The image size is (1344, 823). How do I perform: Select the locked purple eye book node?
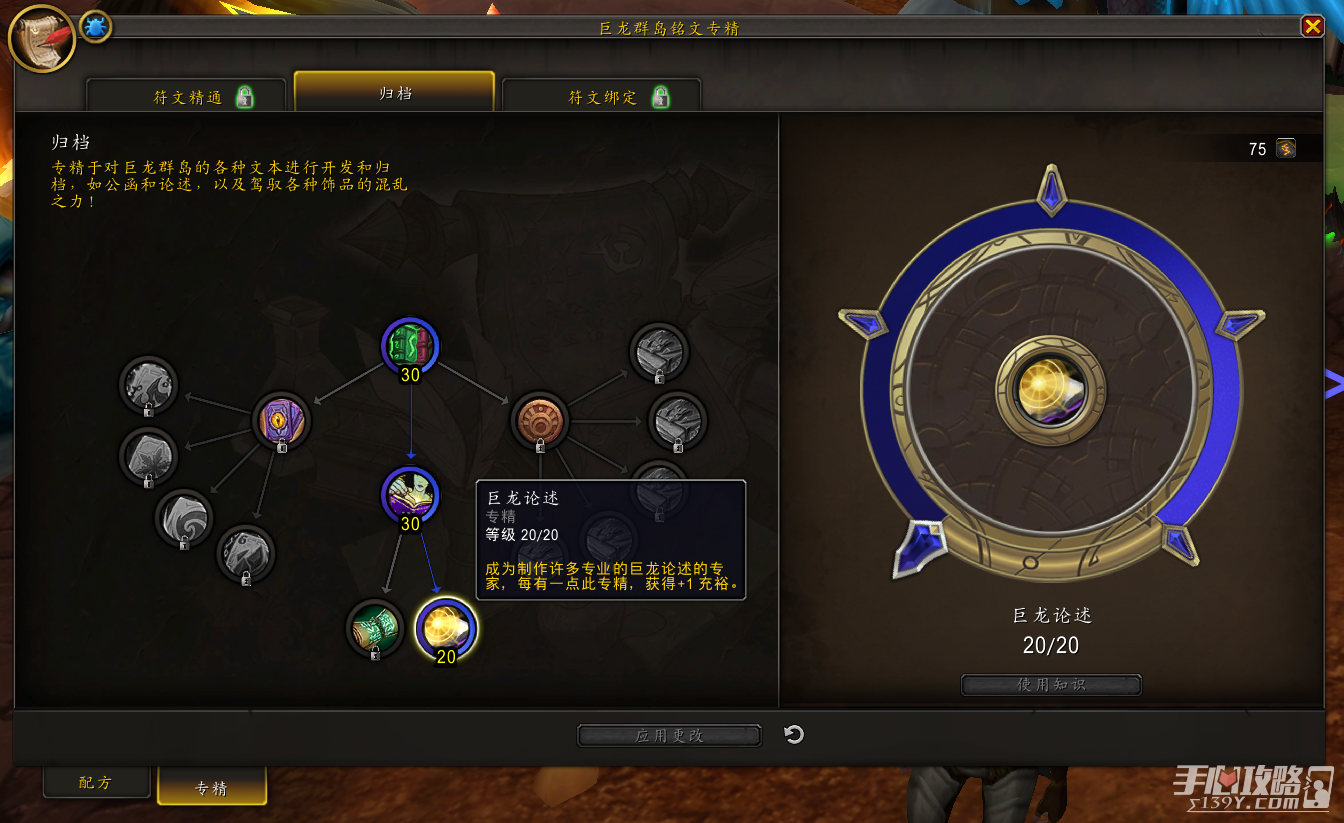pyautogui.click(x=281, y=420)
